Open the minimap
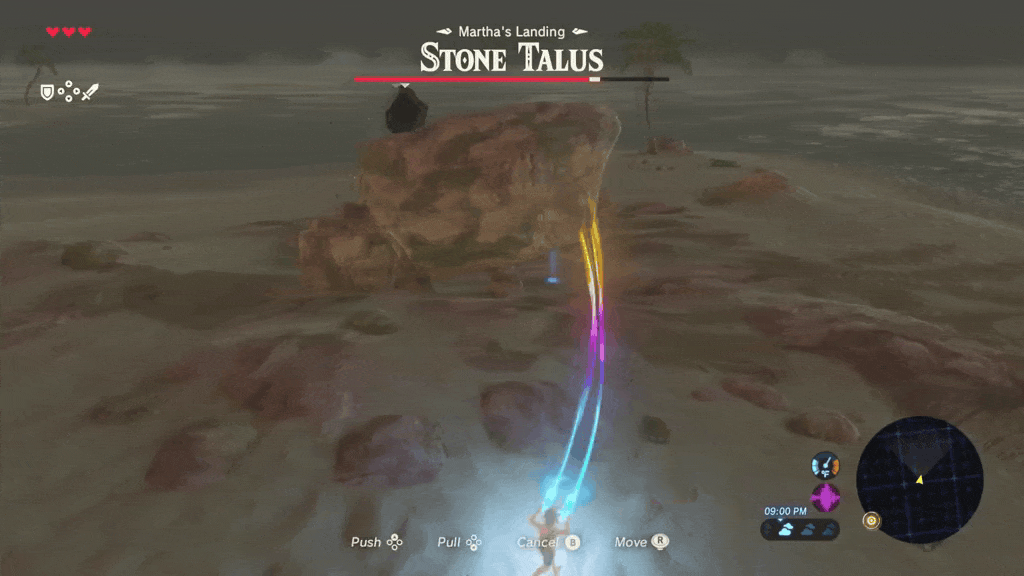Screen dimensions: 1024x576 [x=920, y=480]
